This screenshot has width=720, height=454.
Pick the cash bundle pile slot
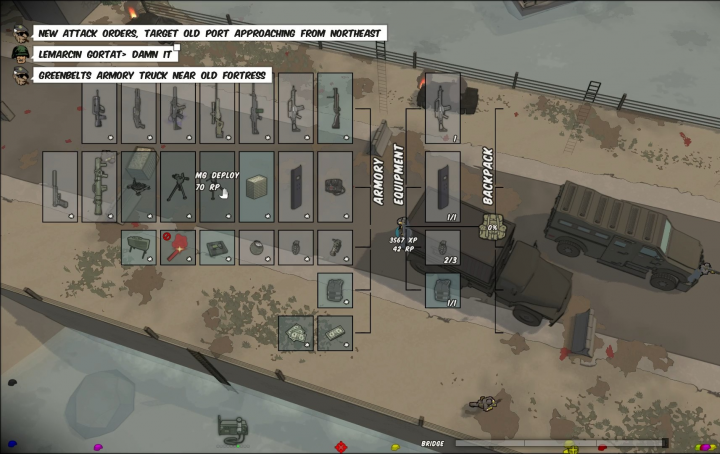coord(296,333)
